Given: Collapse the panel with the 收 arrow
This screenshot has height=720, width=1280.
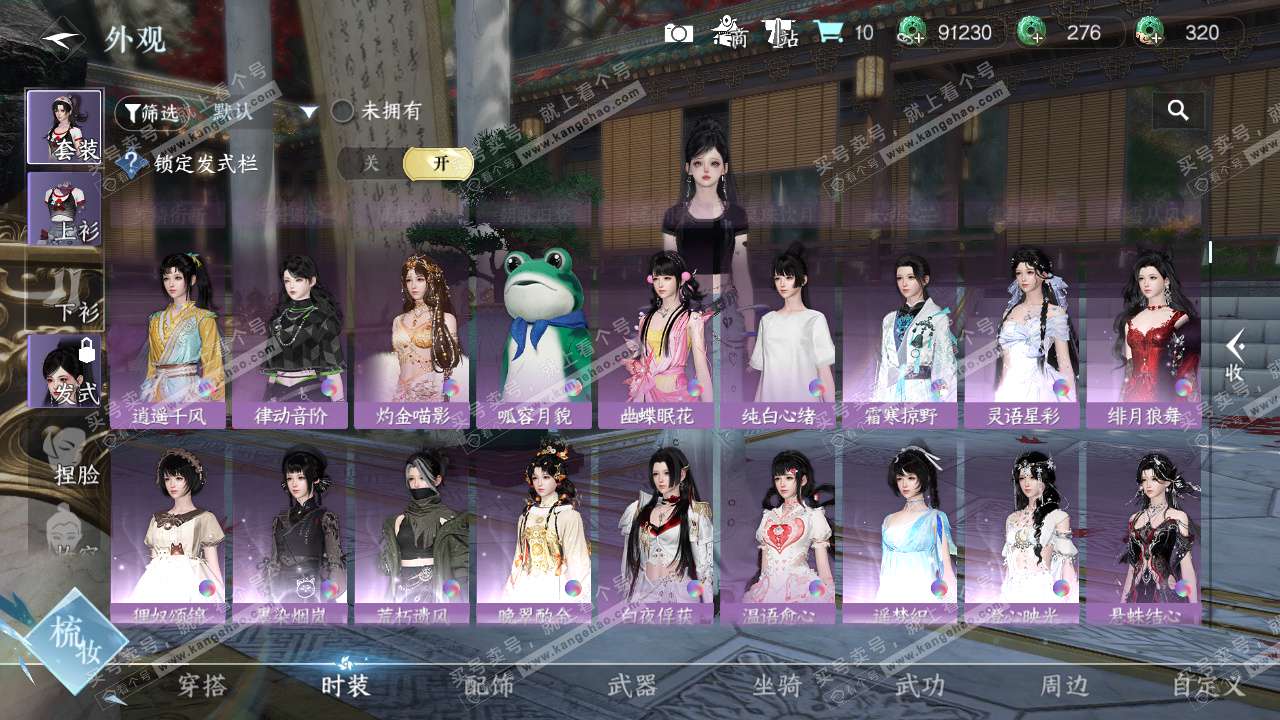Looking at the screenshot, I should tap(1235, 357).
